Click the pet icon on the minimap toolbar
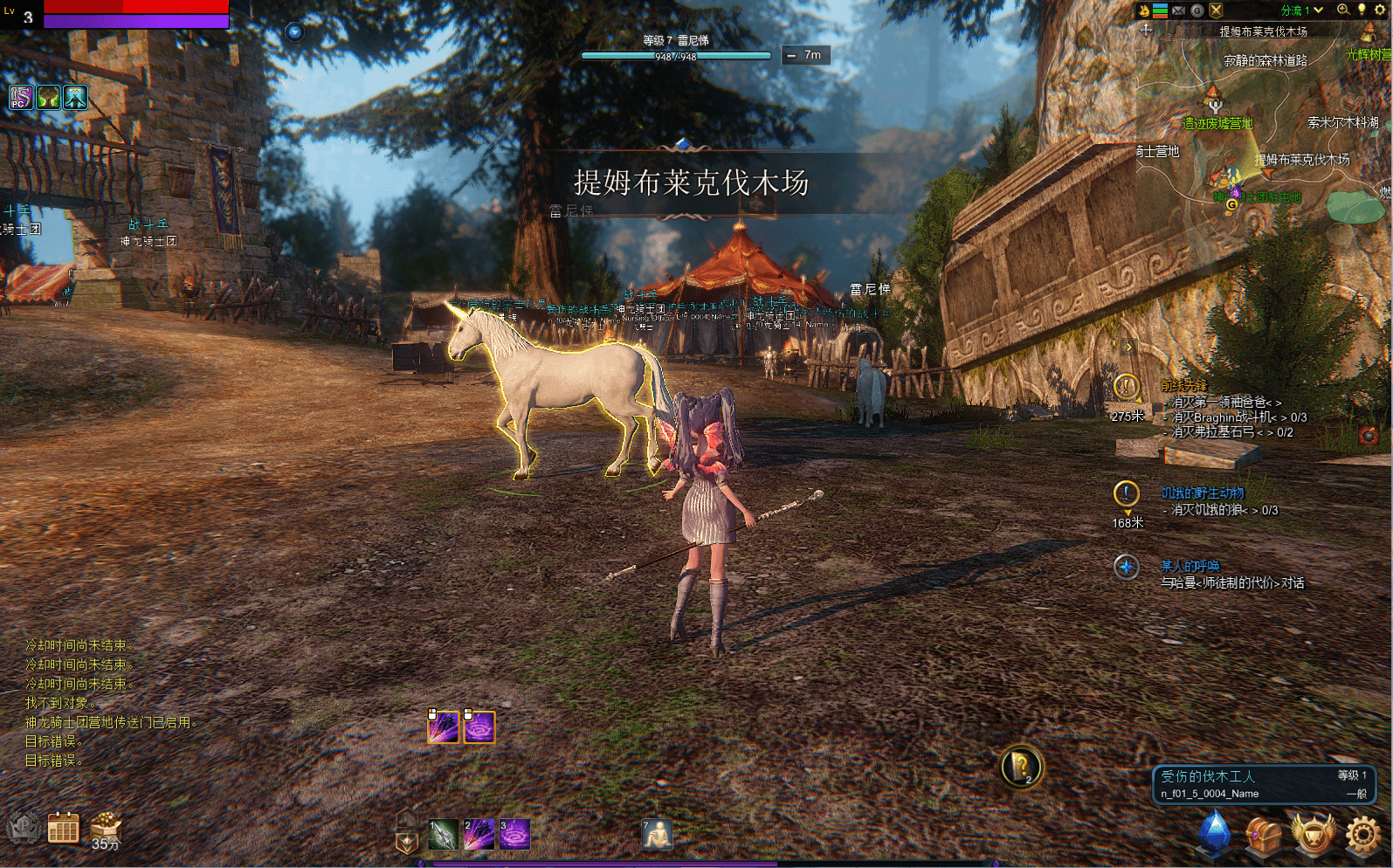1393x868 pixels. point(1144,10)
